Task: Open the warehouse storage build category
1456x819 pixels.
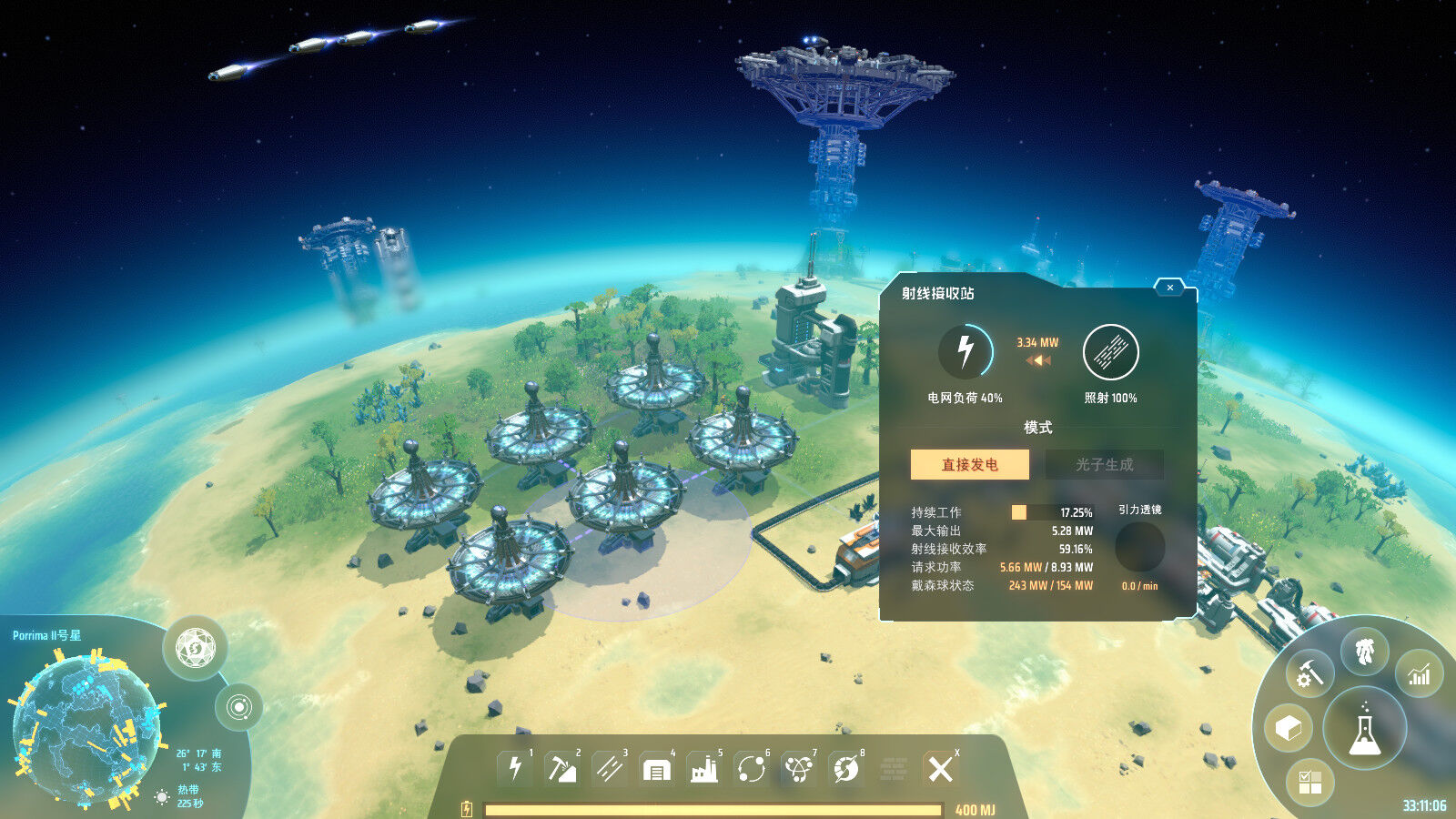Action: (656, 770)
